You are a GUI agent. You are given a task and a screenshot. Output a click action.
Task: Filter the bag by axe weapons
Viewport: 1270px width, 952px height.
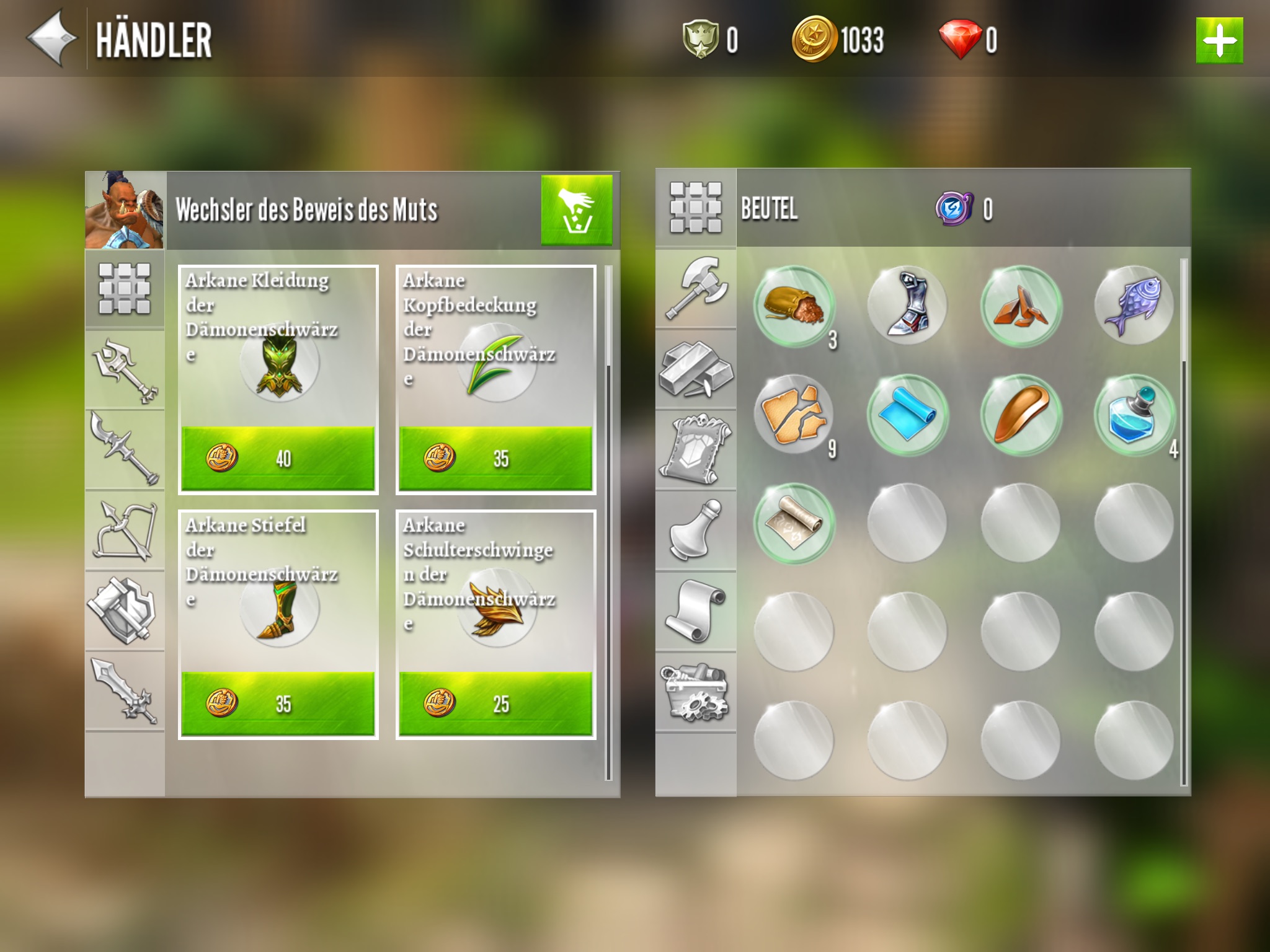click(696, 288)
